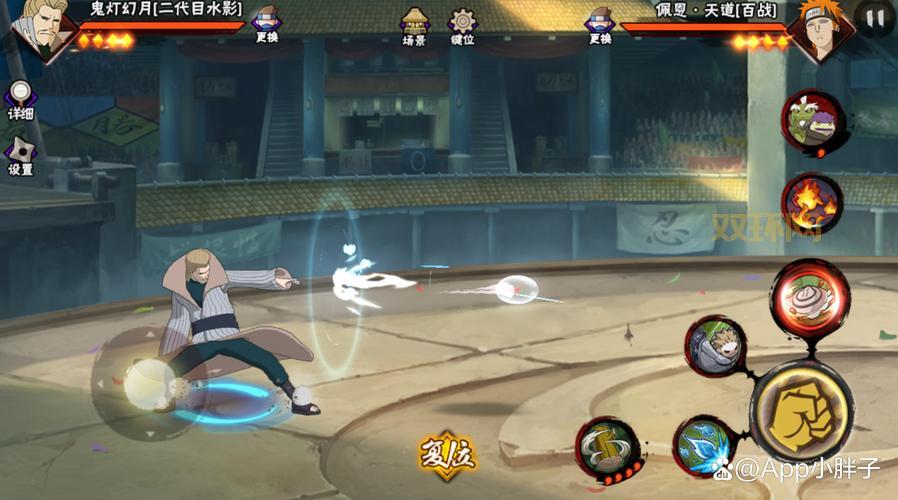Use the substitution log technique button
The width and height of the screenshot is (898, 500).
608,446
